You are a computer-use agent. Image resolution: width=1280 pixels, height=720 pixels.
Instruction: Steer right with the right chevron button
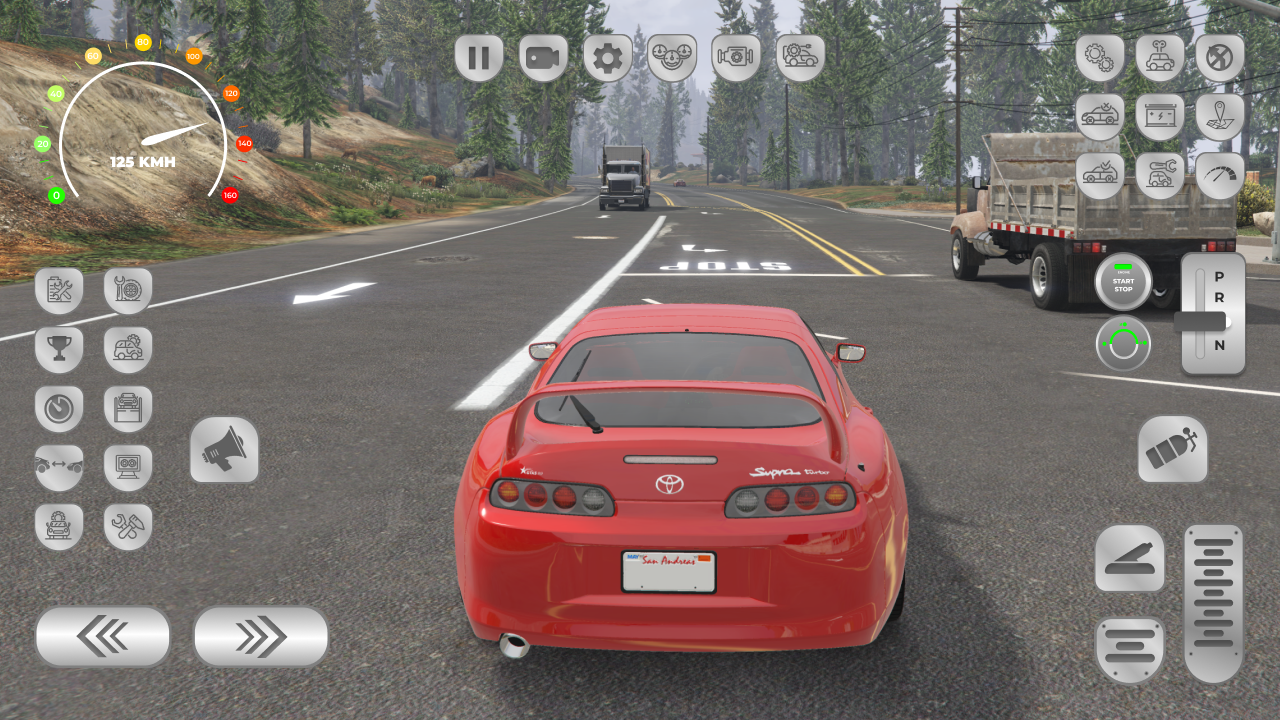pyautogui.click(x=261, y=636)
